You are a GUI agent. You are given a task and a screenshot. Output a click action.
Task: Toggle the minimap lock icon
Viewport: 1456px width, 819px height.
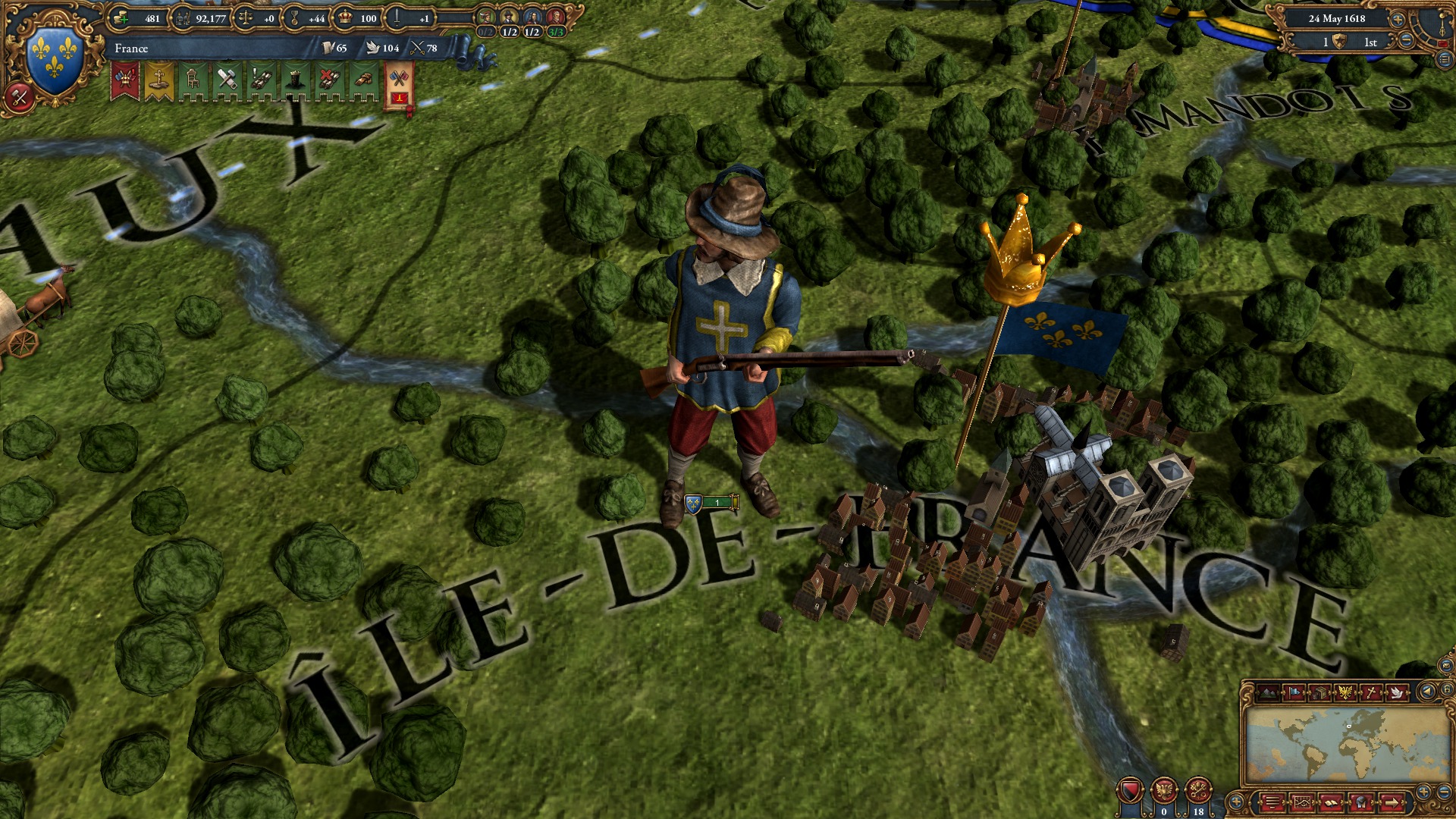click(1448, 691)
